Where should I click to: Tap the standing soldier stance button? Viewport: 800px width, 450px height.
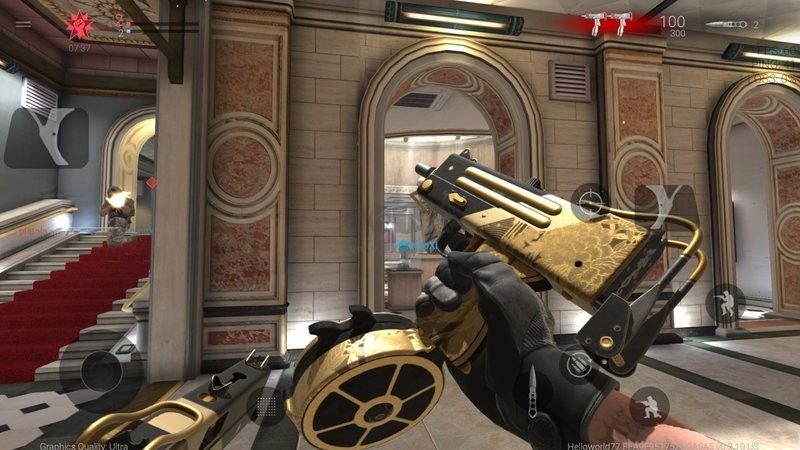[x=725, y=303]
